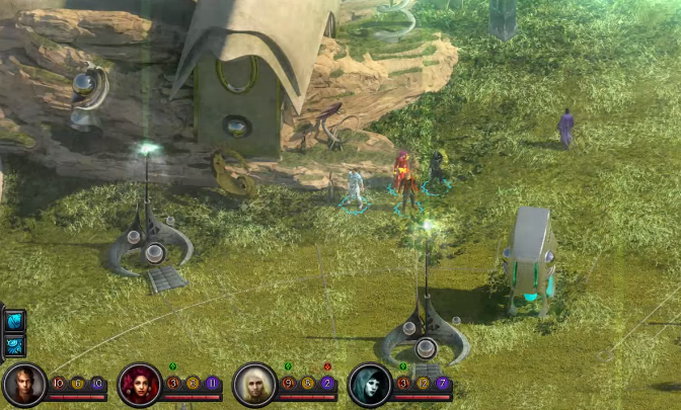
Task: Activate the lower blue ability icon
Action: 15,345
